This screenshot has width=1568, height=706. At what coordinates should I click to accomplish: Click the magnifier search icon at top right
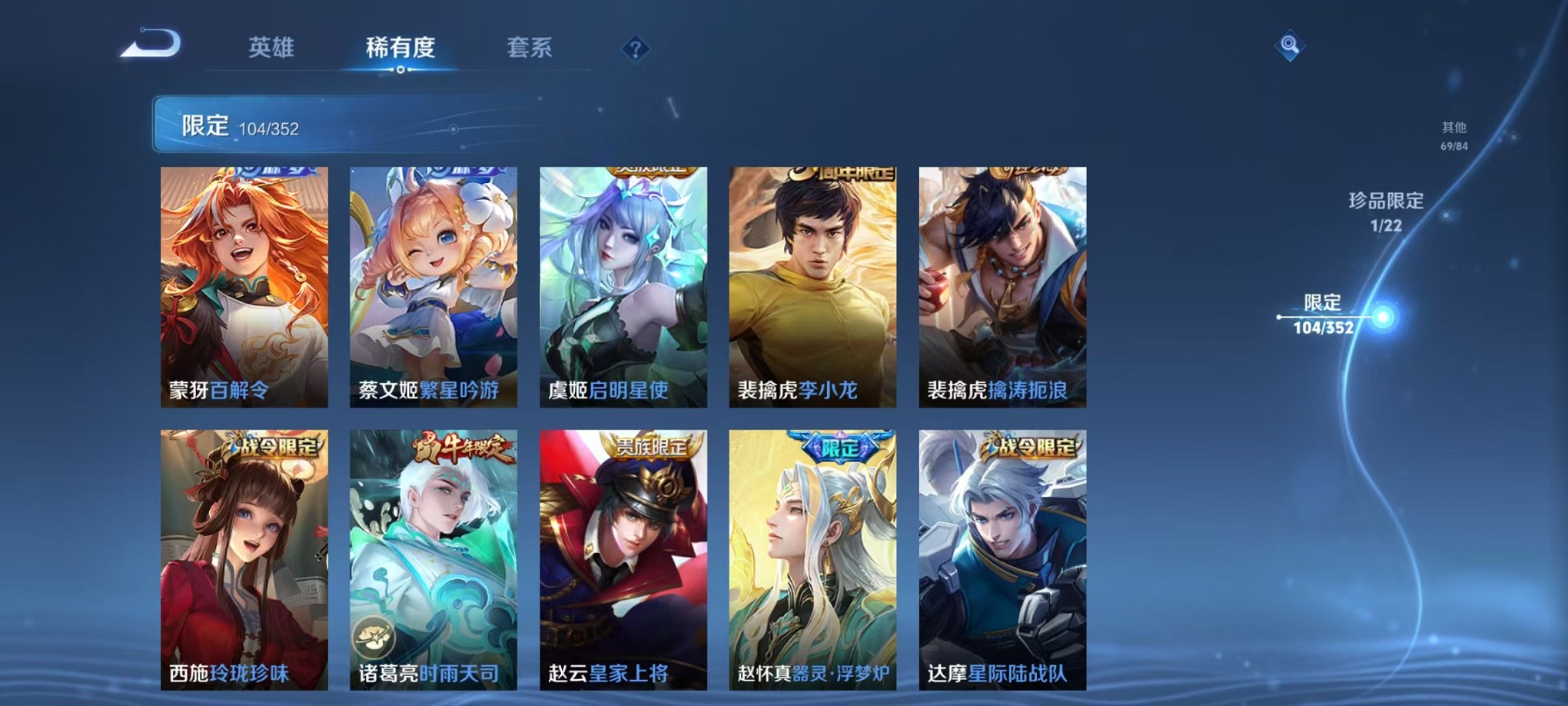coord(1291,45)
